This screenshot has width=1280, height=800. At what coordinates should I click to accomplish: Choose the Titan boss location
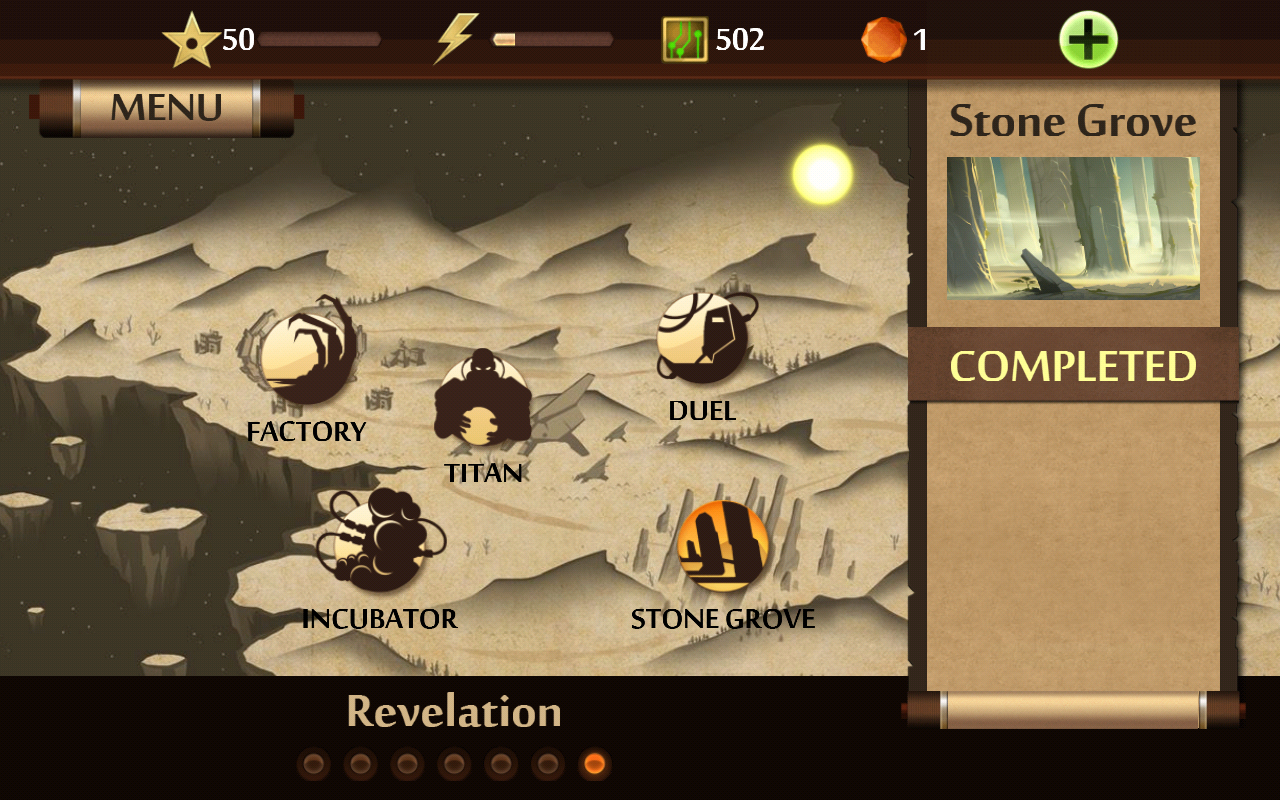[482, 400]
